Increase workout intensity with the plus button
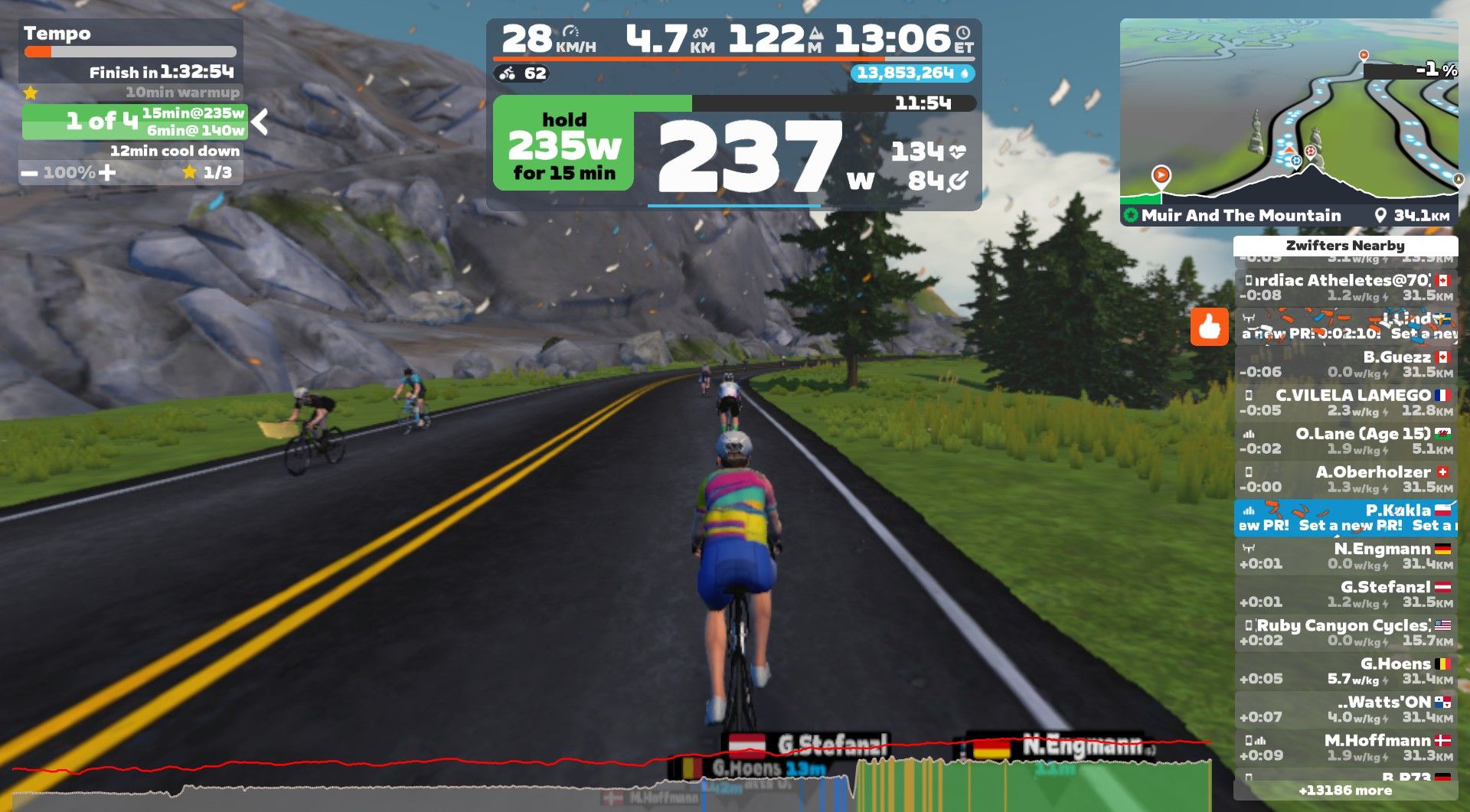Viewport: 1470px width, 812px height. [108, 173]
